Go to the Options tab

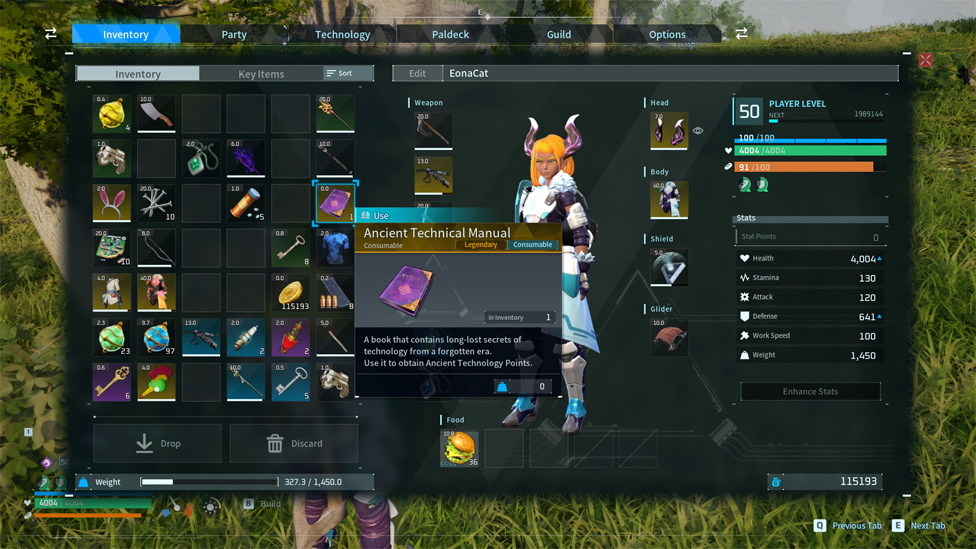pyautogui.click(x=667, y=34)
